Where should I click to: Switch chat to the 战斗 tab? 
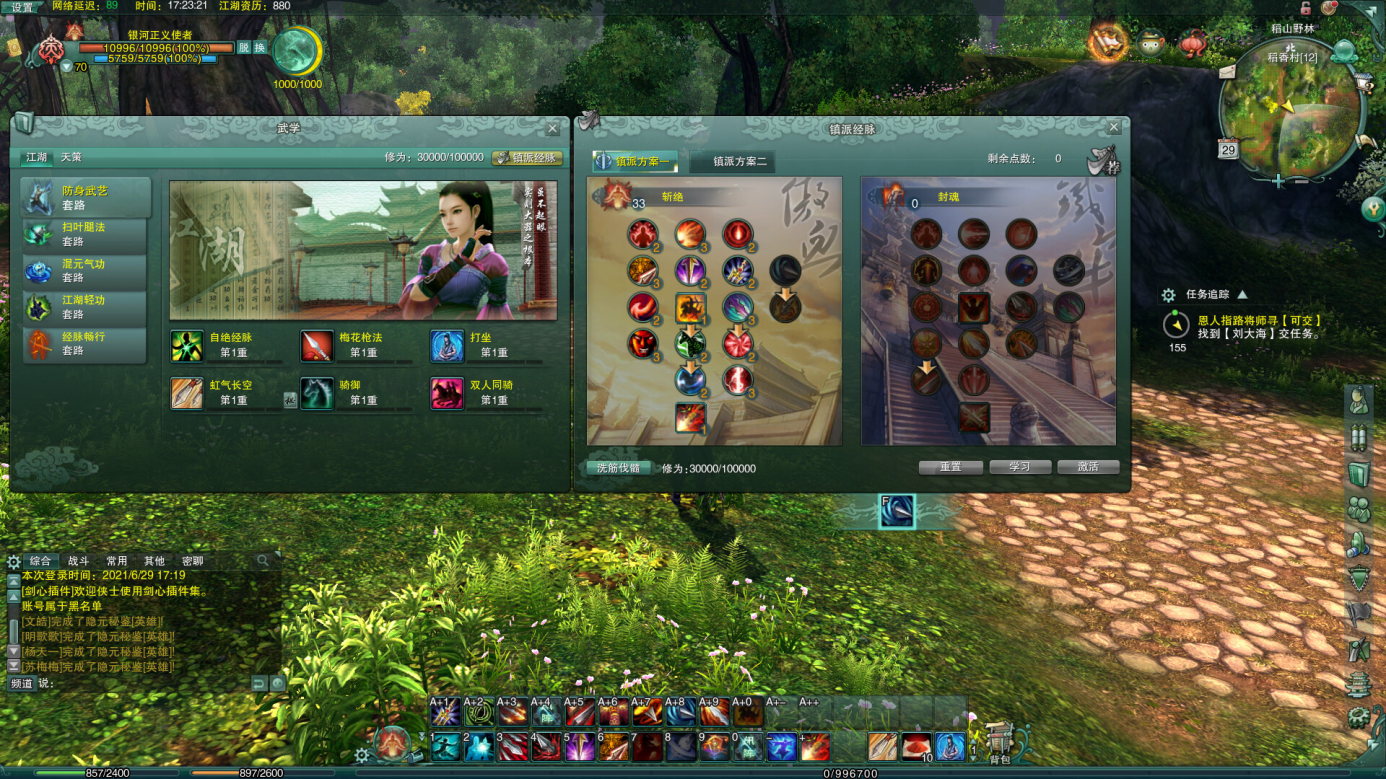[x=78, y=561]
